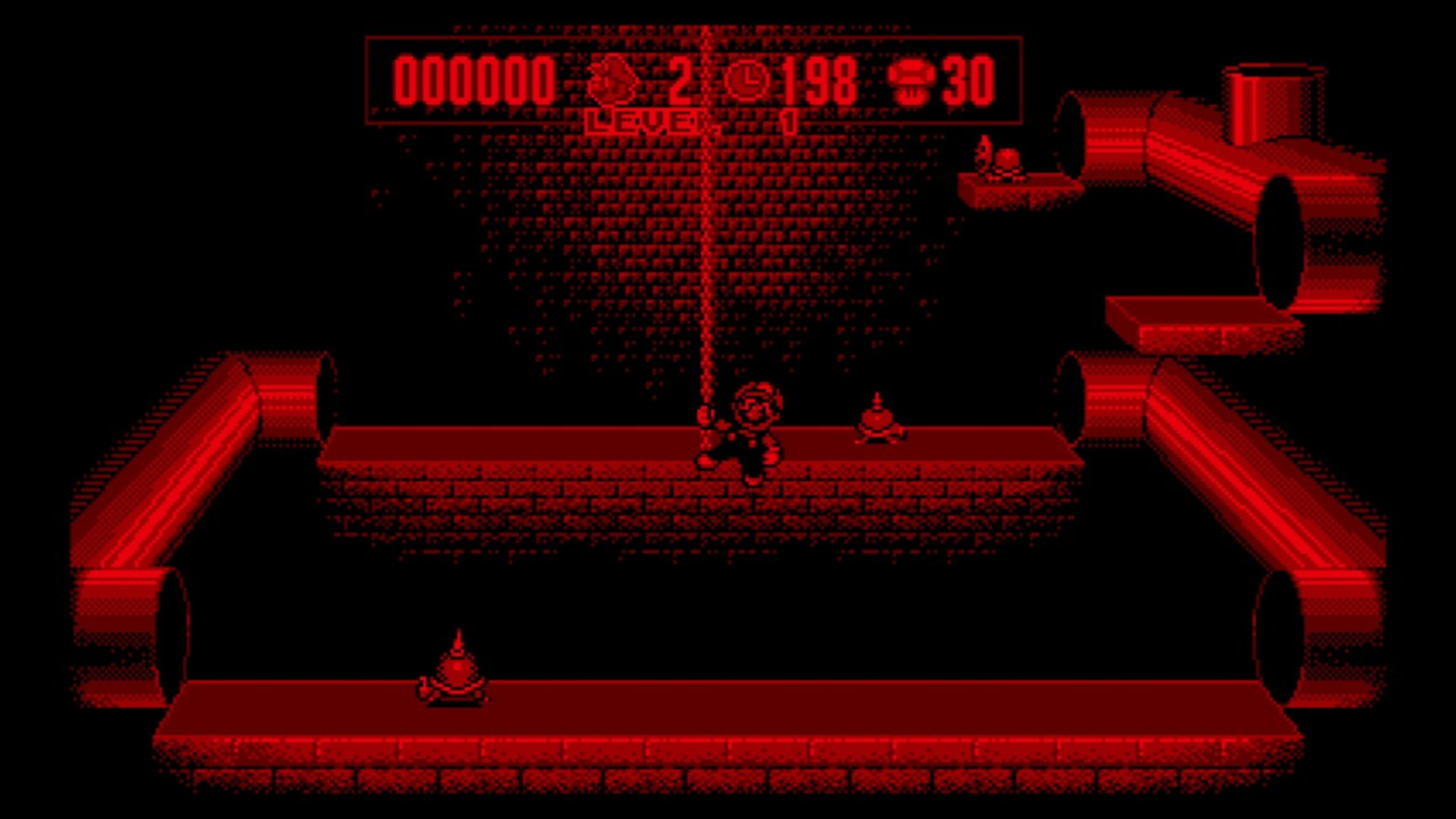Image resolution: width=1456 pixels, height=819 pixels.
Task: Click the mushroom count showing 30
Action: click(x=968, y=80)
